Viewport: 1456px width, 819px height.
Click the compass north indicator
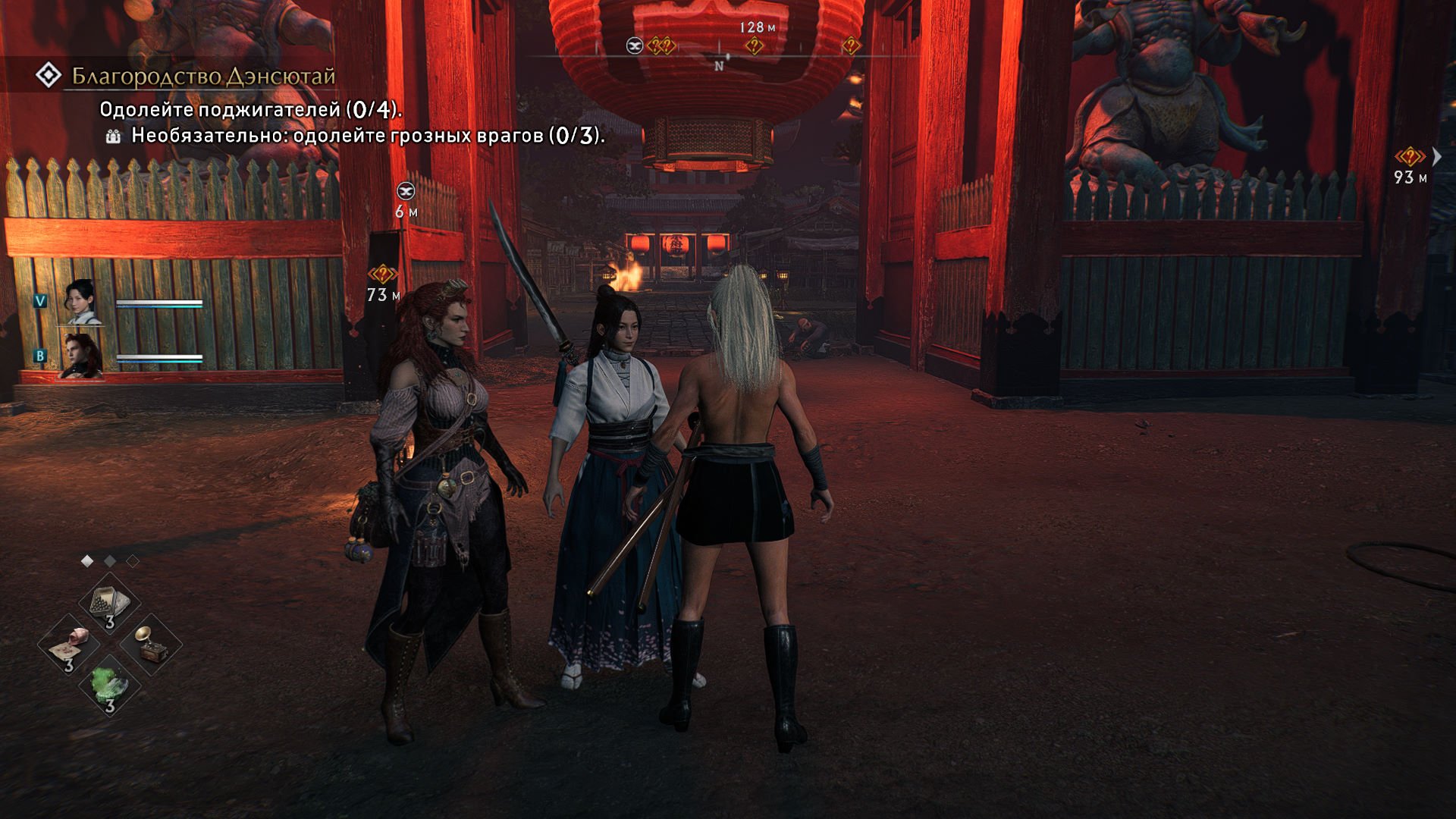[x=719, y=66]
